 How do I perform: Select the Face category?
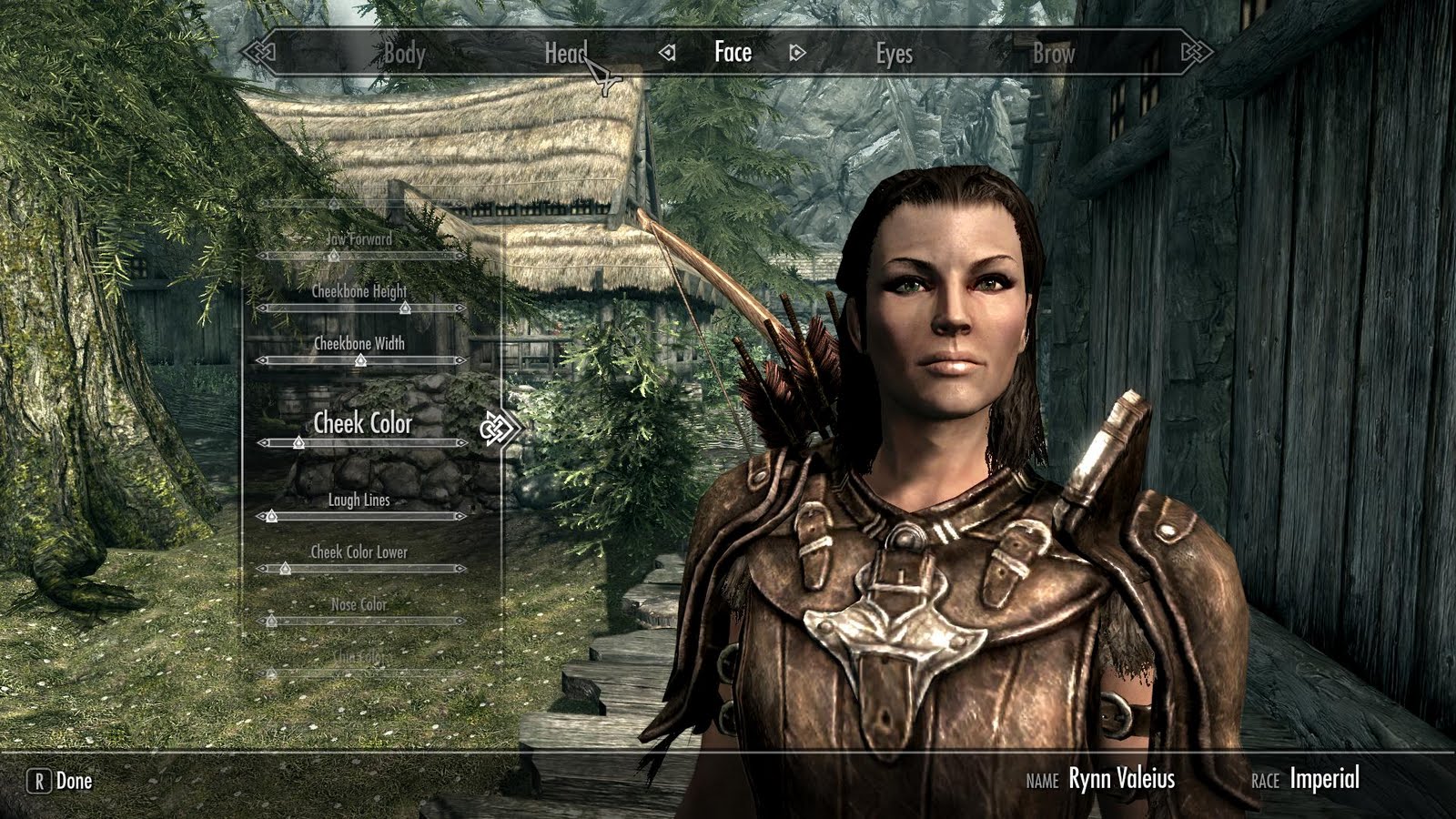pyautogui.click(x=732, y=54)
